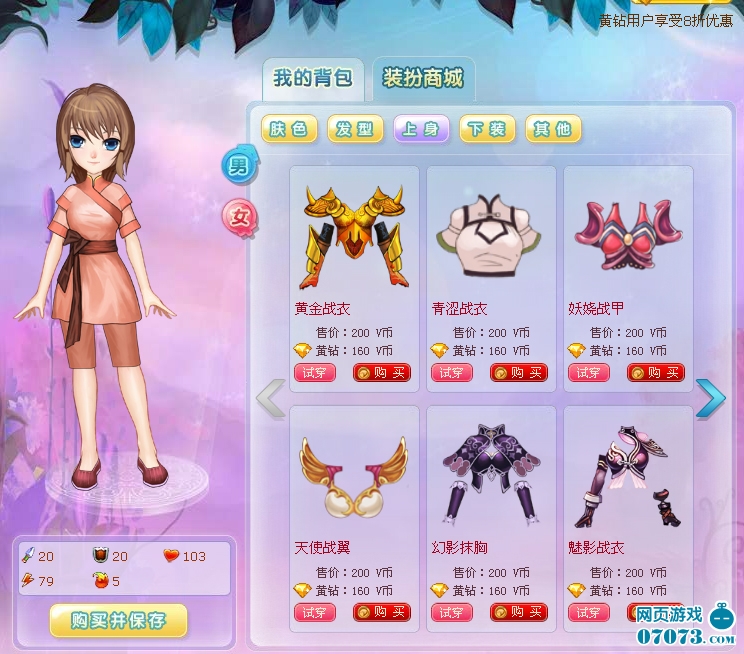Switch to the 我的背包 tab

tap(312, 79)
